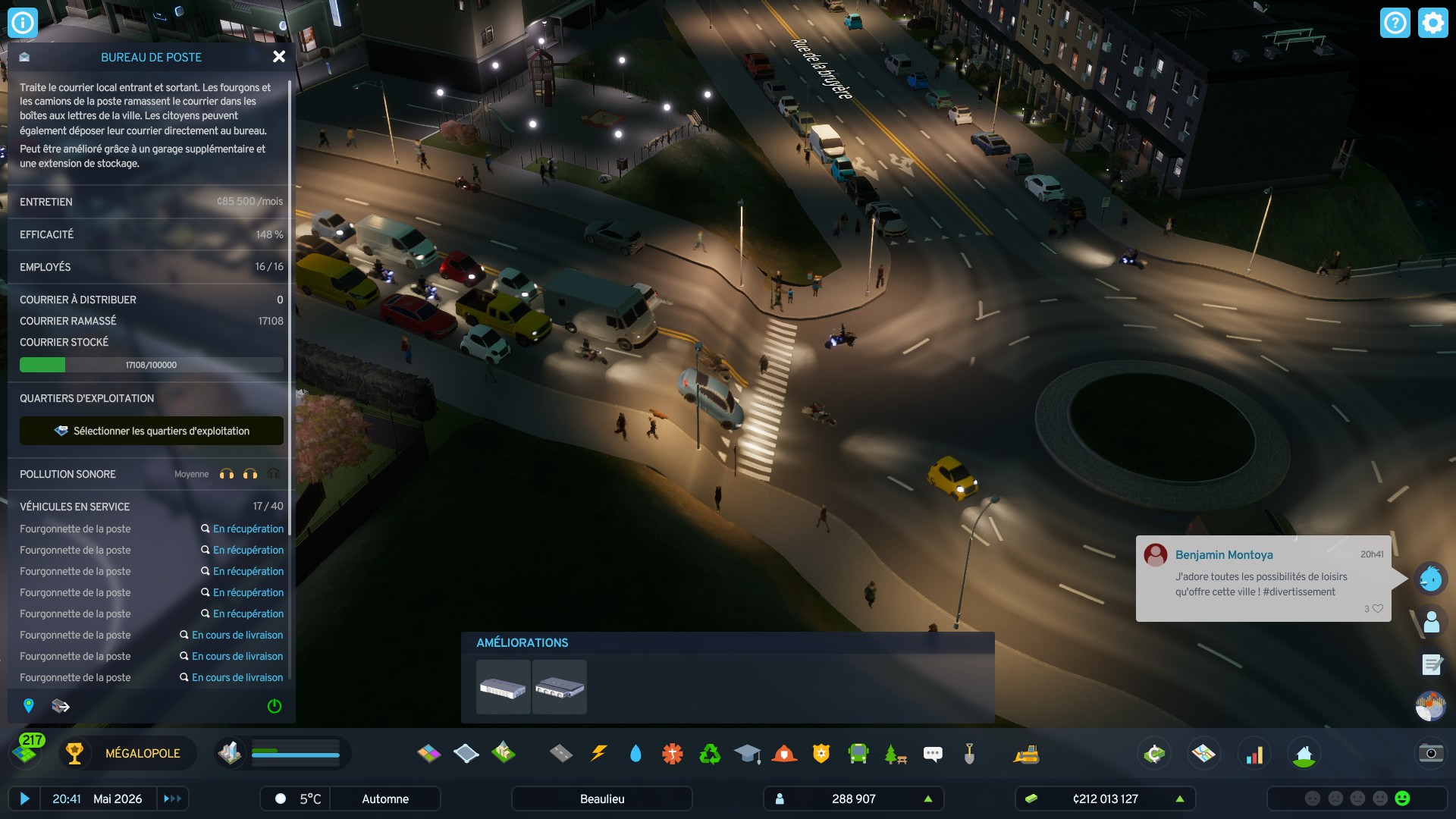Open the Mégalopole milestone panel
Image resolution: width=1456 pixels, height=819 pixels.
140,753
